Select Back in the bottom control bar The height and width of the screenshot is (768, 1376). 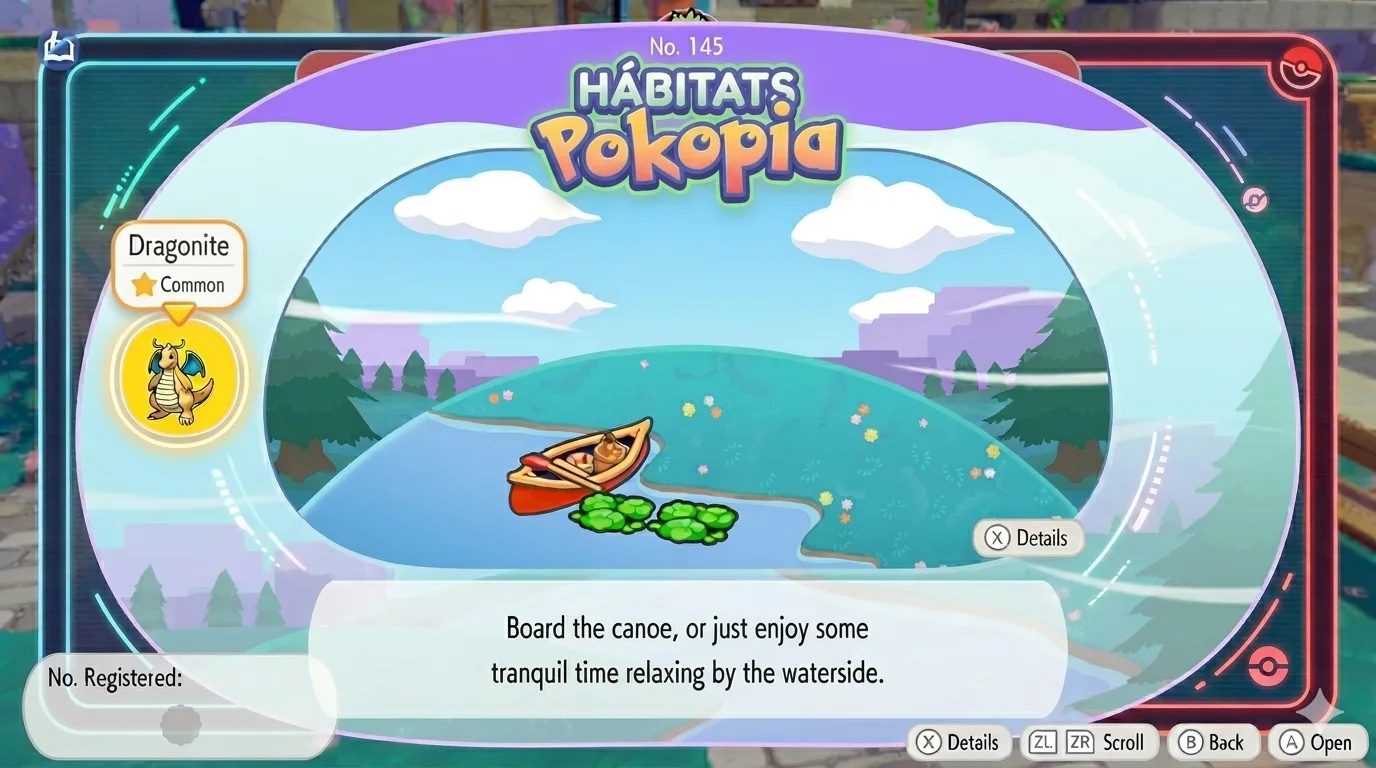point(1213,742)
